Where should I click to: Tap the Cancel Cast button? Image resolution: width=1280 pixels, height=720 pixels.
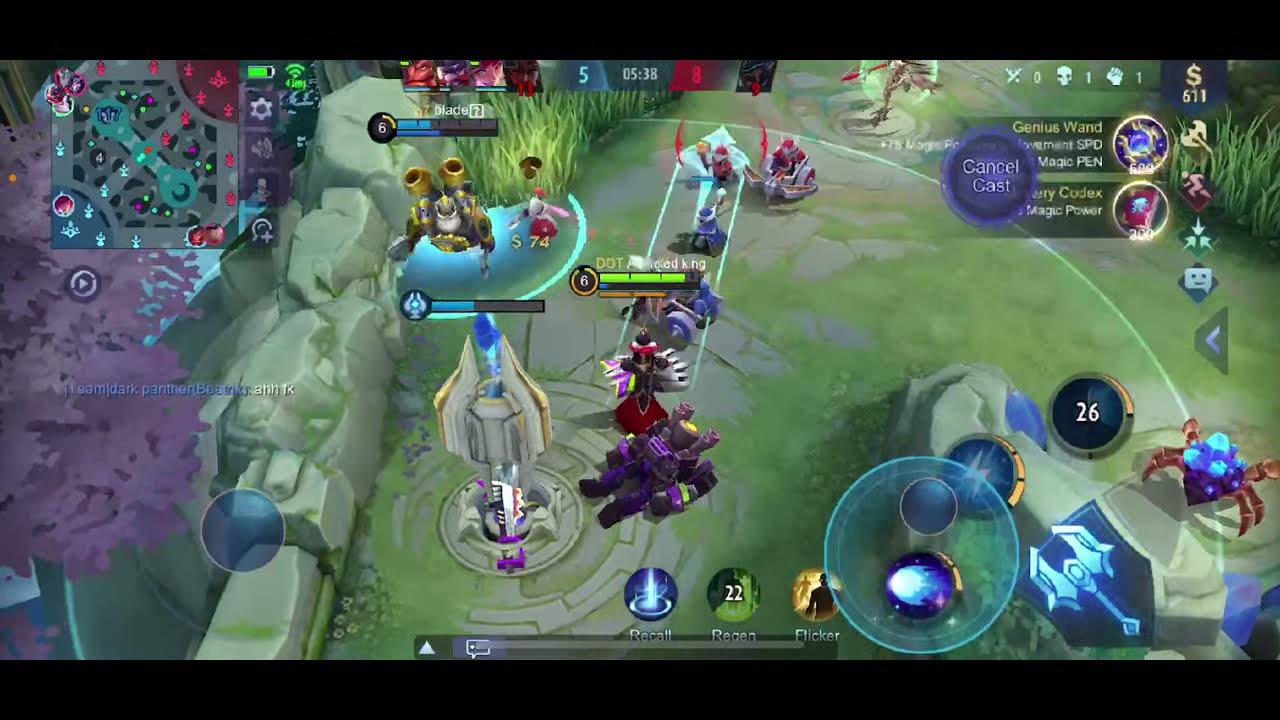point(990,176)
